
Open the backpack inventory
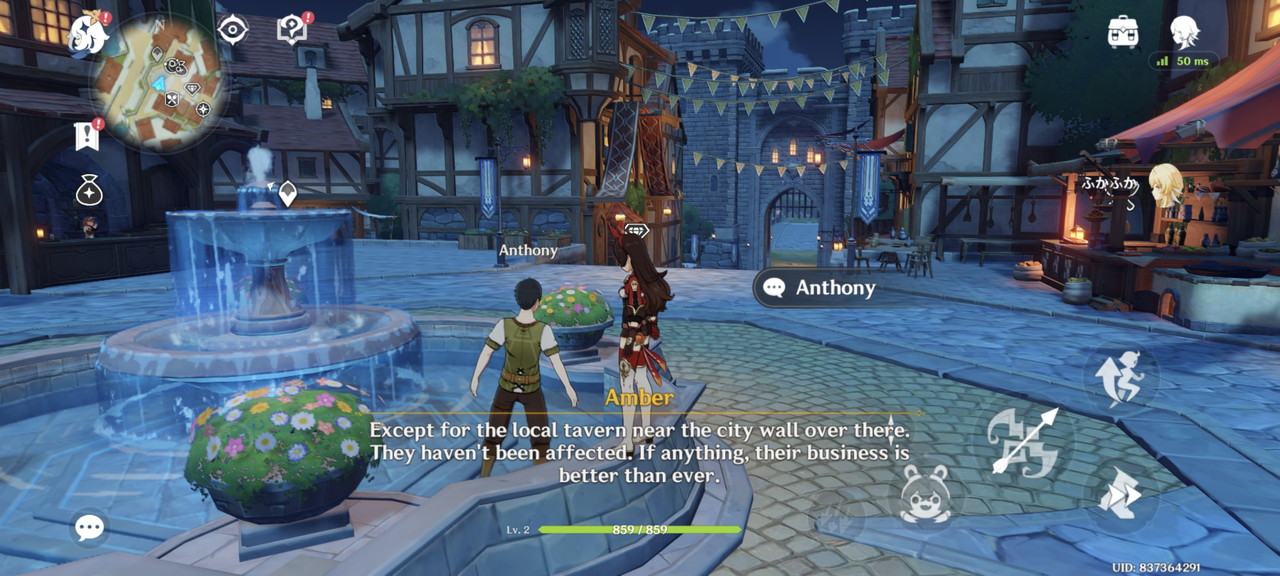coord(1123,32)
